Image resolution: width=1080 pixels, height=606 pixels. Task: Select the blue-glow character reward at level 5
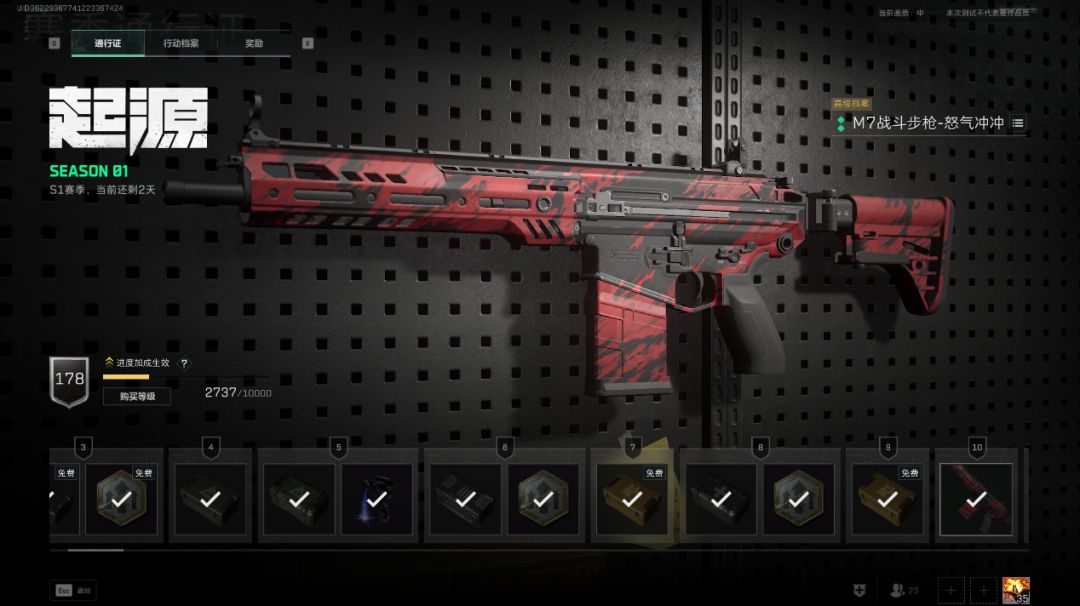377,499
